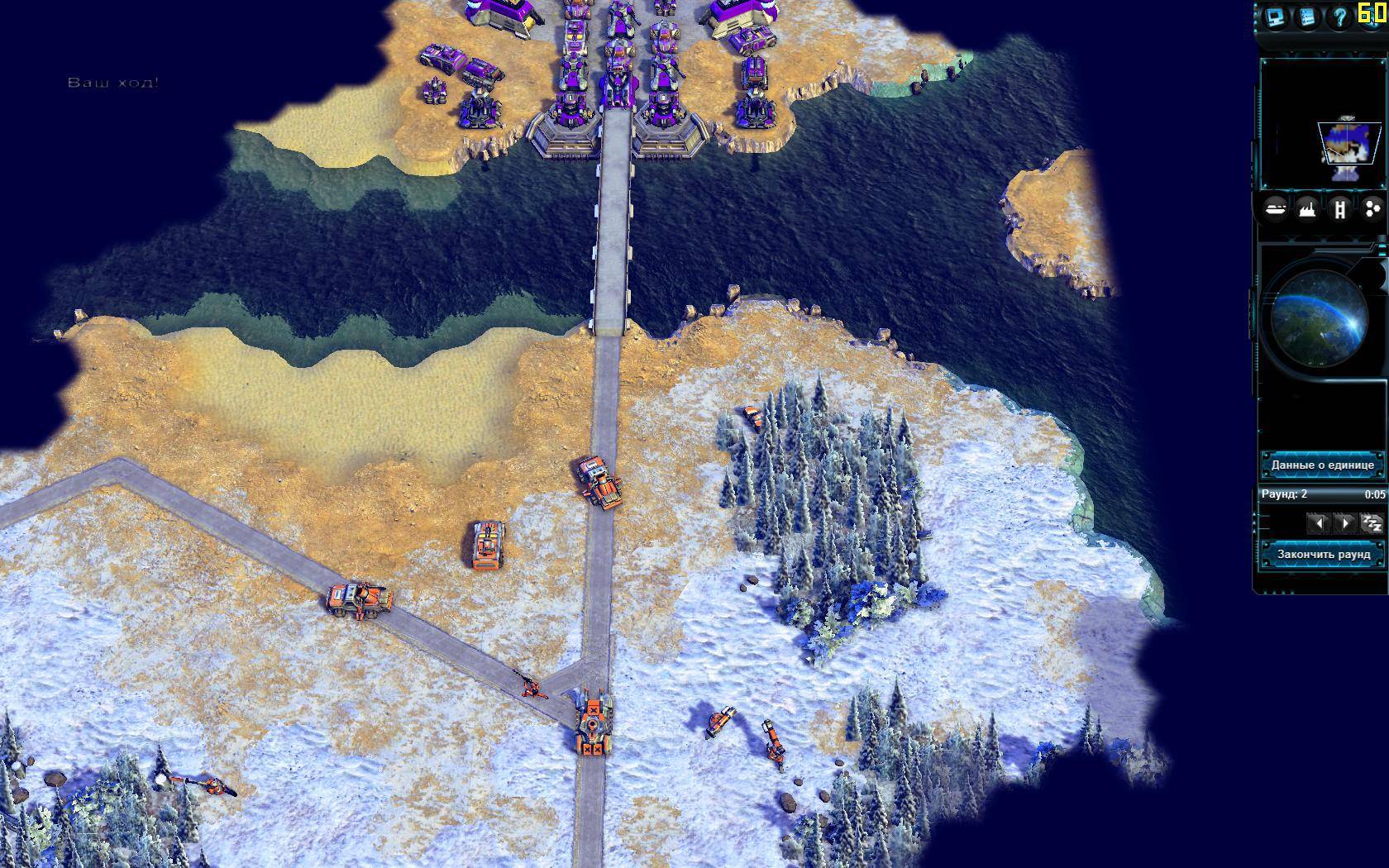The height and width of the screenshot is (868, 1389).
Task: Put unit to sleep with ZZZ button
Action: pos(1372,523)
